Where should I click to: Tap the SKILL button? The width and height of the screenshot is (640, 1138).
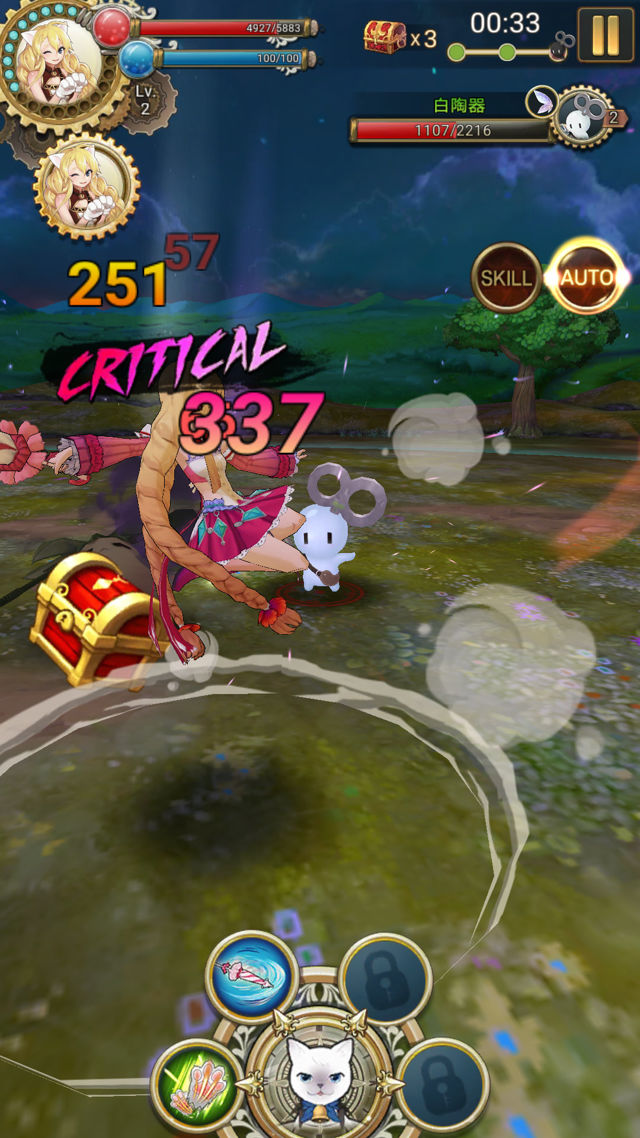(x=507, y=277)
